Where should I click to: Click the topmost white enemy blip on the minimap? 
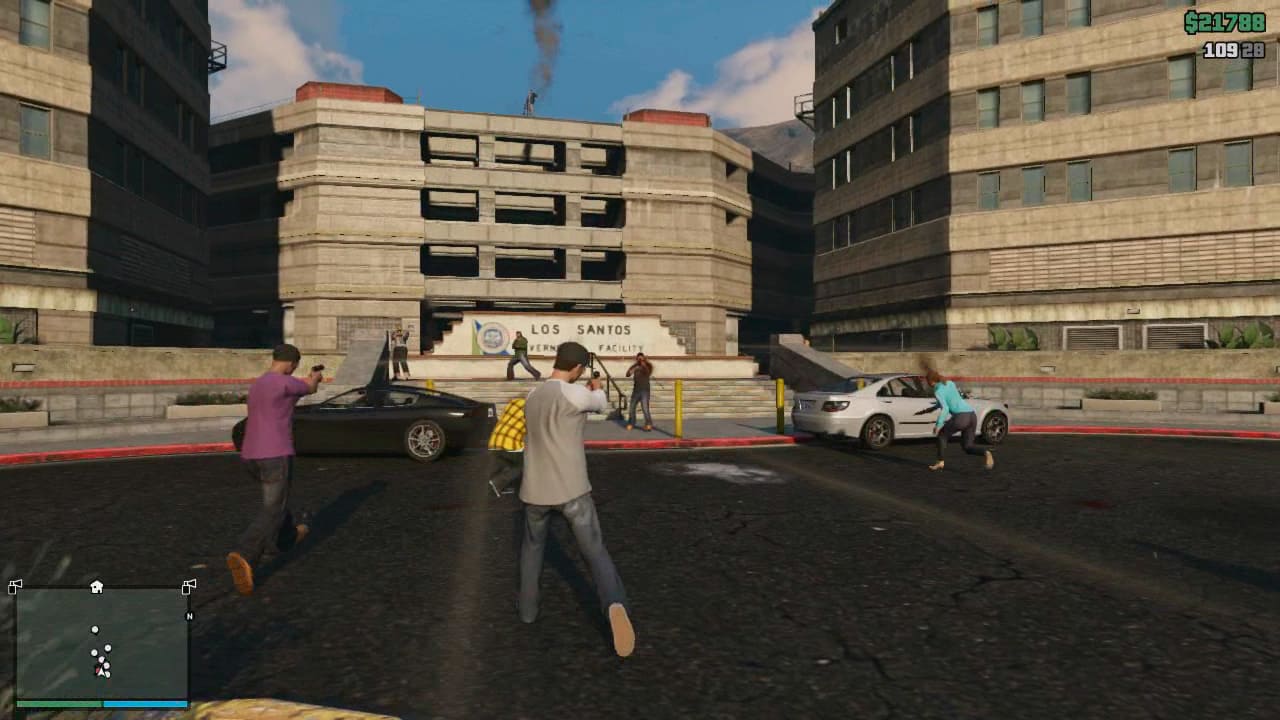95,630
